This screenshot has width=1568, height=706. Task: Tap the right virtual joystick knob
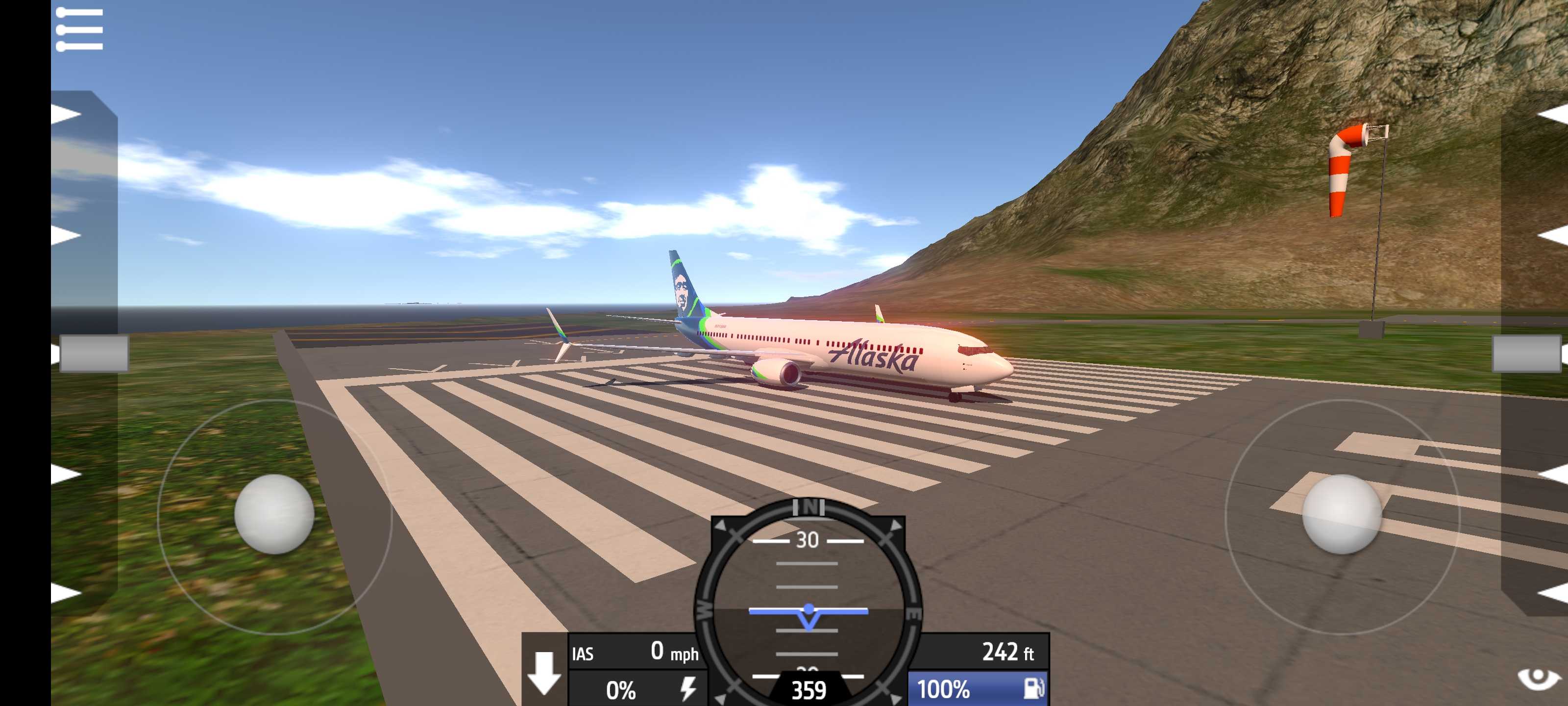[1342, 513]
